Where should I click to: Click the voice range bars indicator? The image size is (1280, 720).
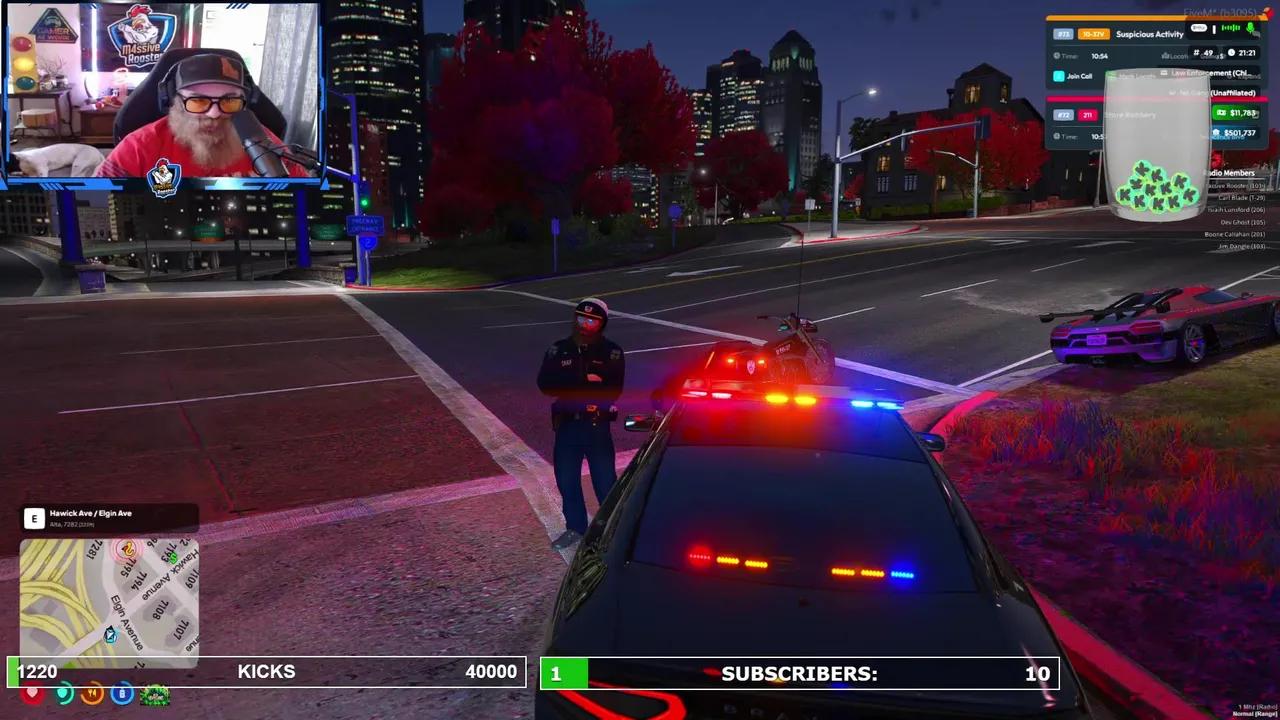(1231, 28)
